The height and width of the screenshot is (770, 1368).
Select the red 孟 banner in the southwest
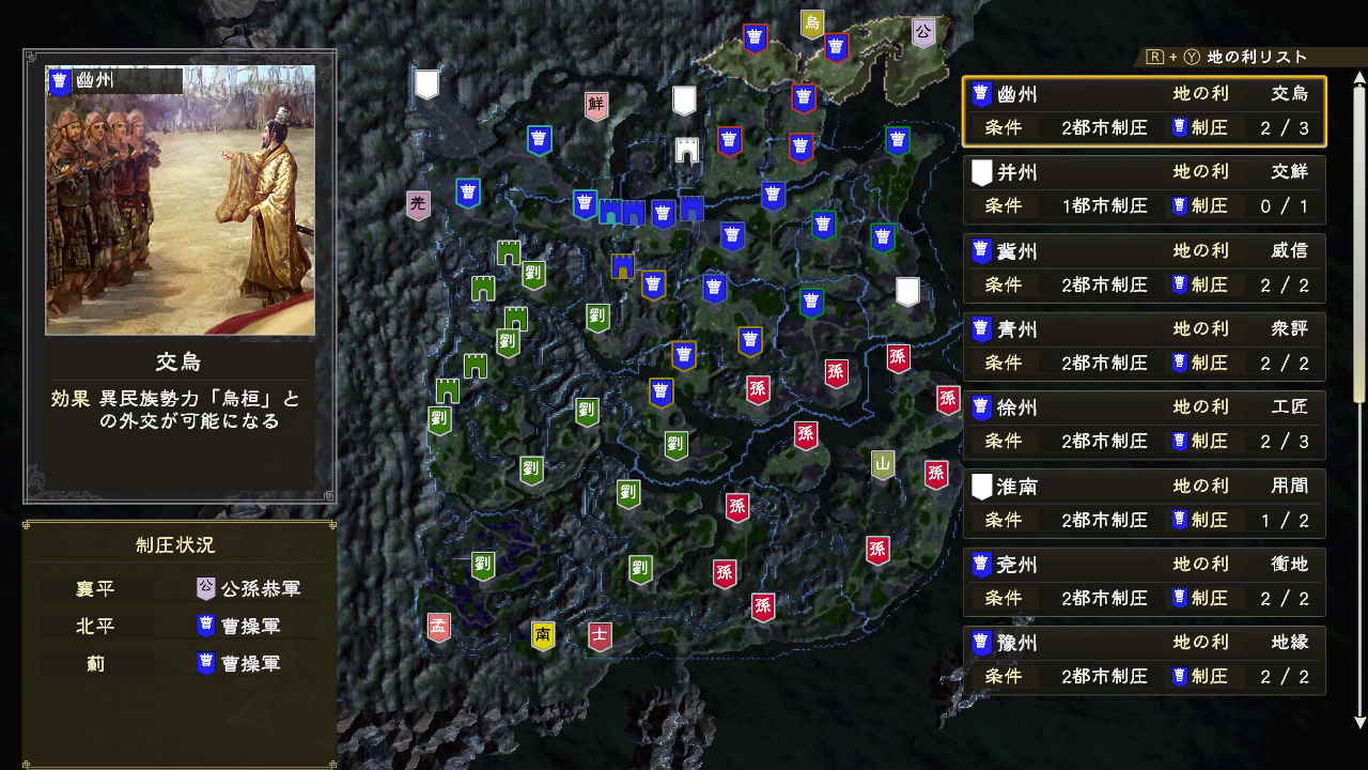point(438,626)
